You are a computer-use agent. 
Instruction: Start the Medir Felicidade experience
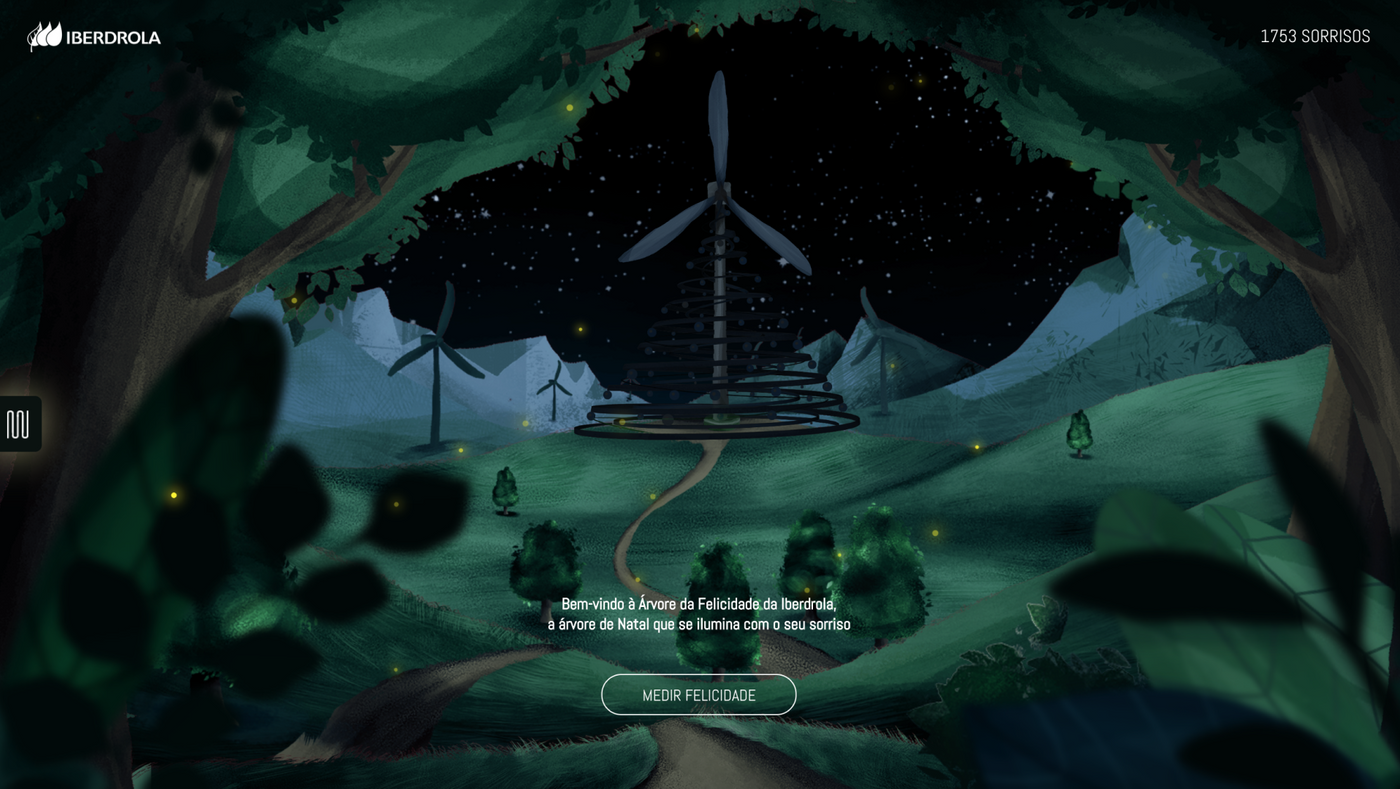tap(698, 695)
